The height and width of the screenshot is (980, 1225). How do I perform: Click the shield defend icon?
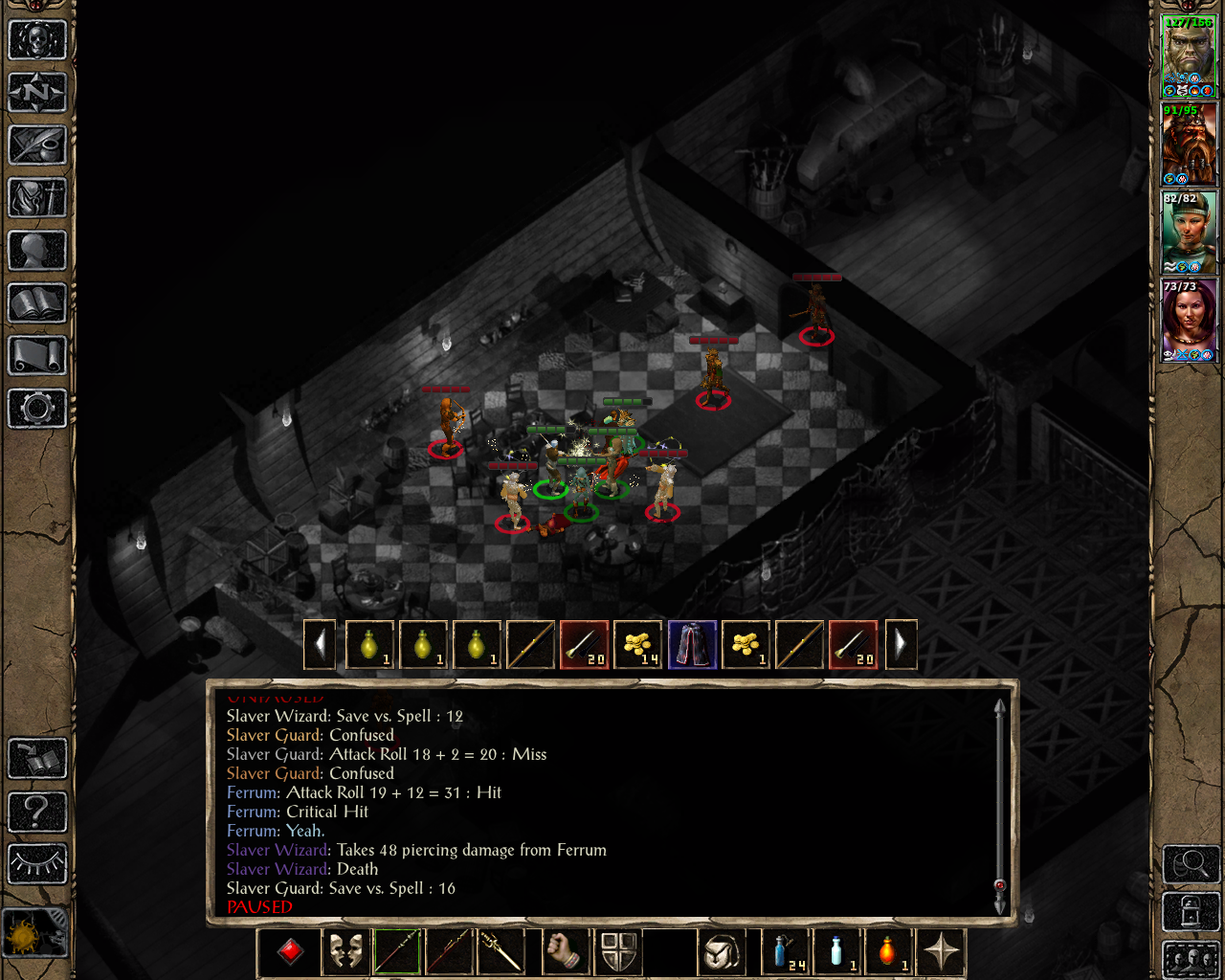[x=618, y=952]
